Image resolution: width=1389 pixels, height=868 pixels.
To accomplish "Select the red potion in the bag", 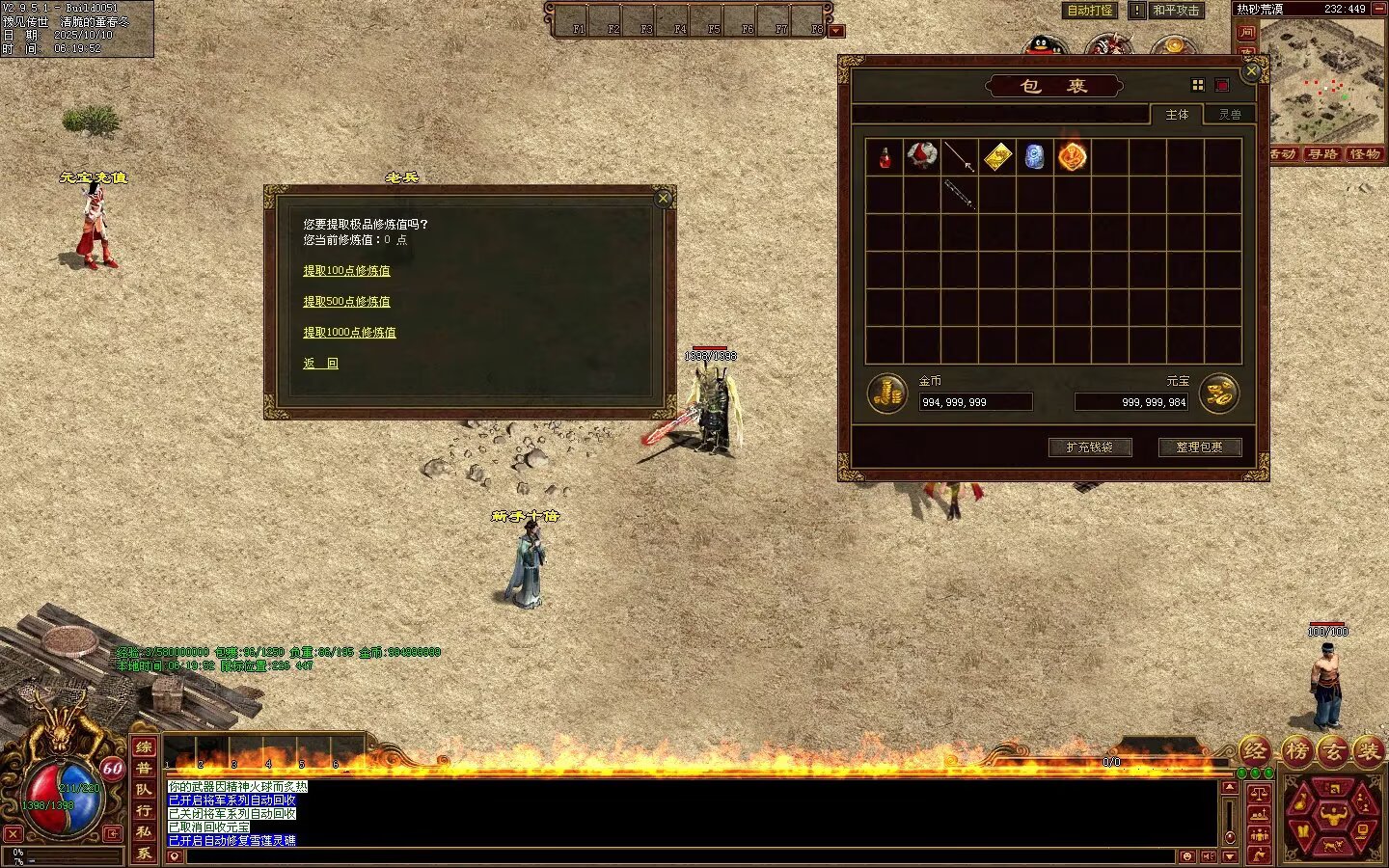I will pyautogui.click(x=885, y=157).
